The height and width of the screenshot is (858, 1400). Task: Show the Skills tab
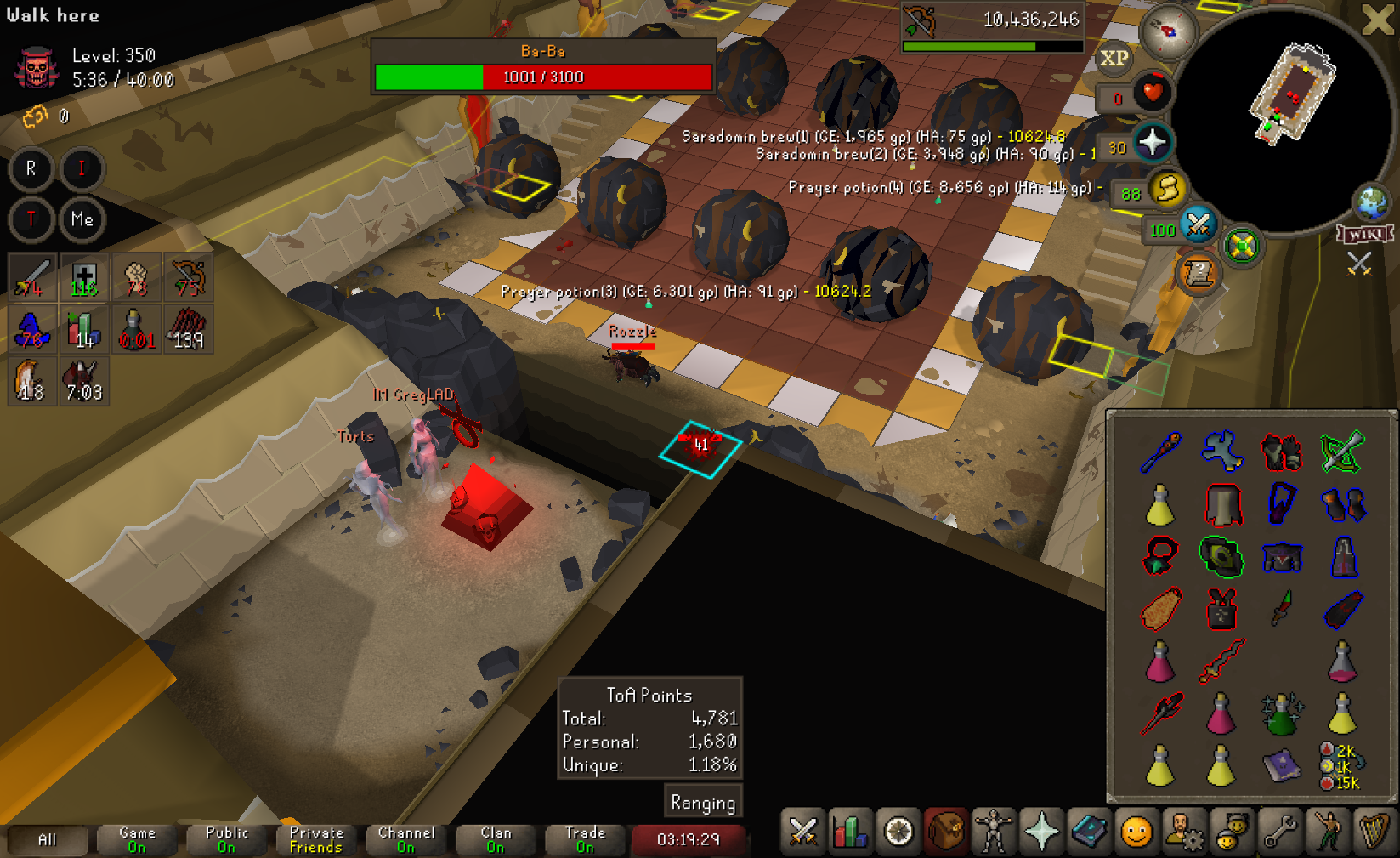850,832
